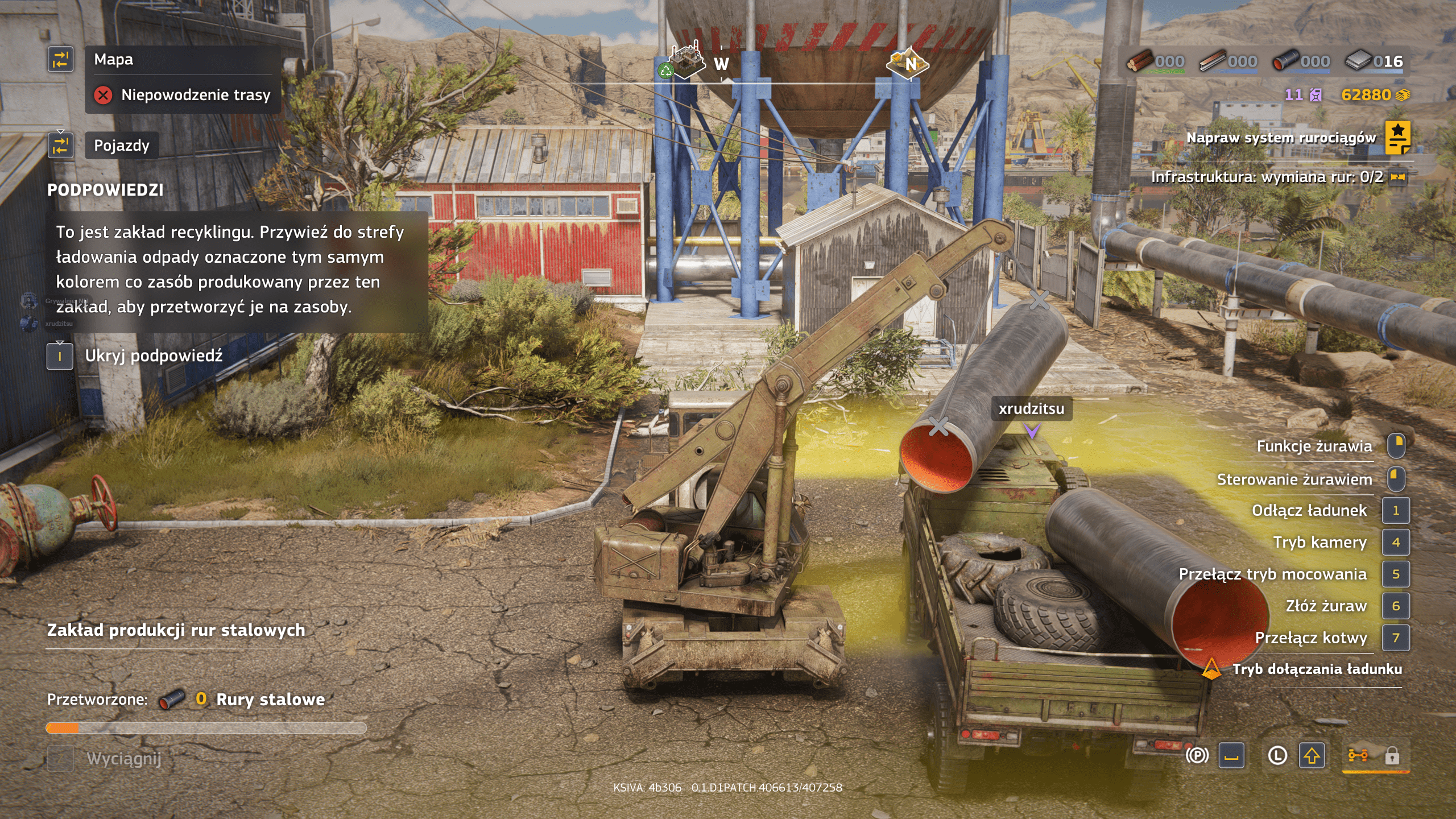Open the Pojazdy vehicle list
Screen dimensions: 1456x819
[x=121, y=146]
